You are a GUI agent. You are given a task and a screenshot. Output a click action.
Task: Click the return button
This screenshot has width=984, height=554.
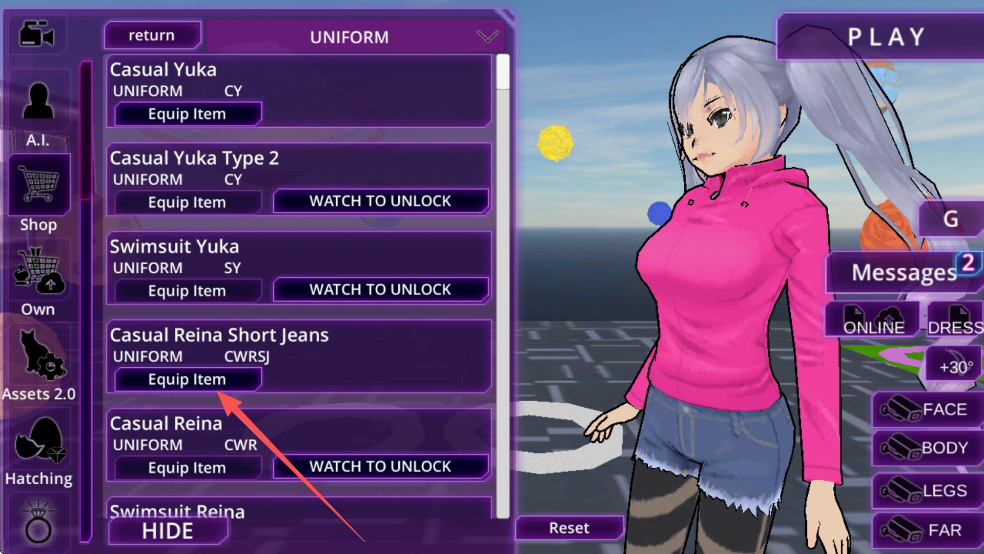click(x=152, y=36)
